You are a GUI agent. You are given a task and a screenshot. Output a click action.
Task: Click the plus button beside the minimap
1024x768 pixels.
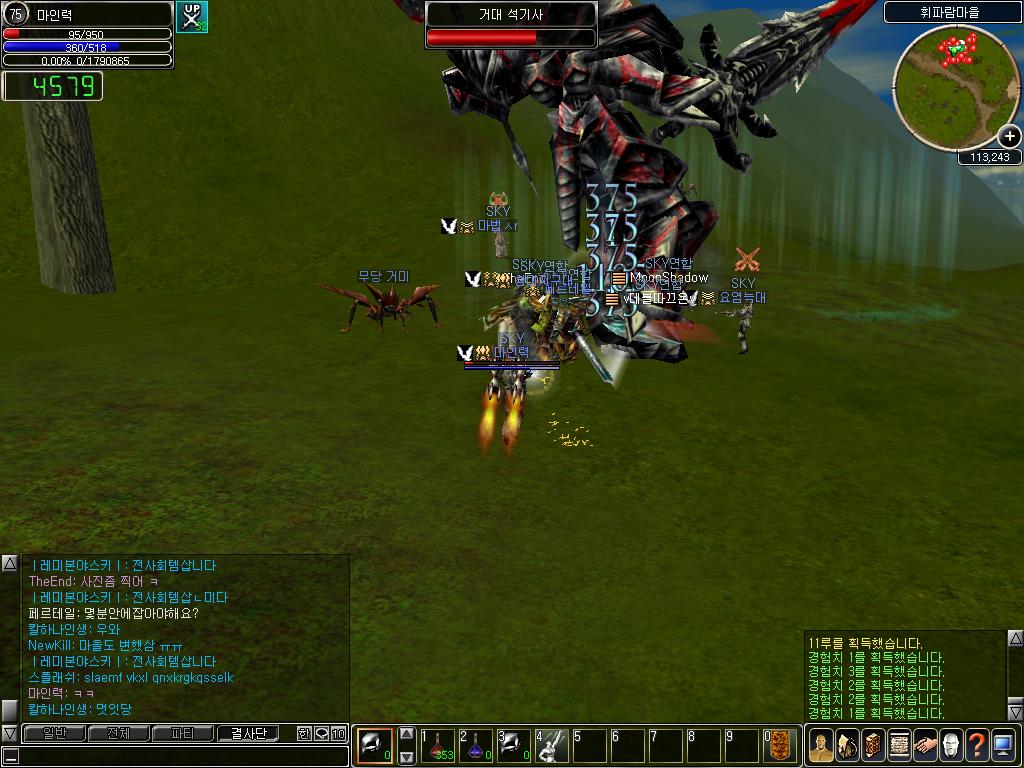point(1009,137)
